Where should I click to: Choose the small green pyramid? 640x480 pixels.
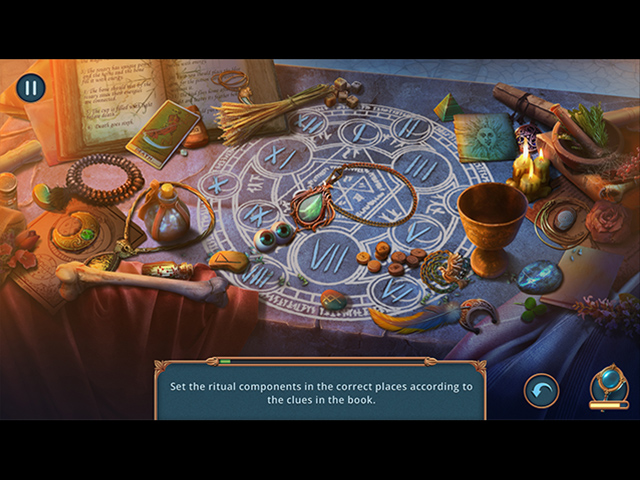(447, 108)
